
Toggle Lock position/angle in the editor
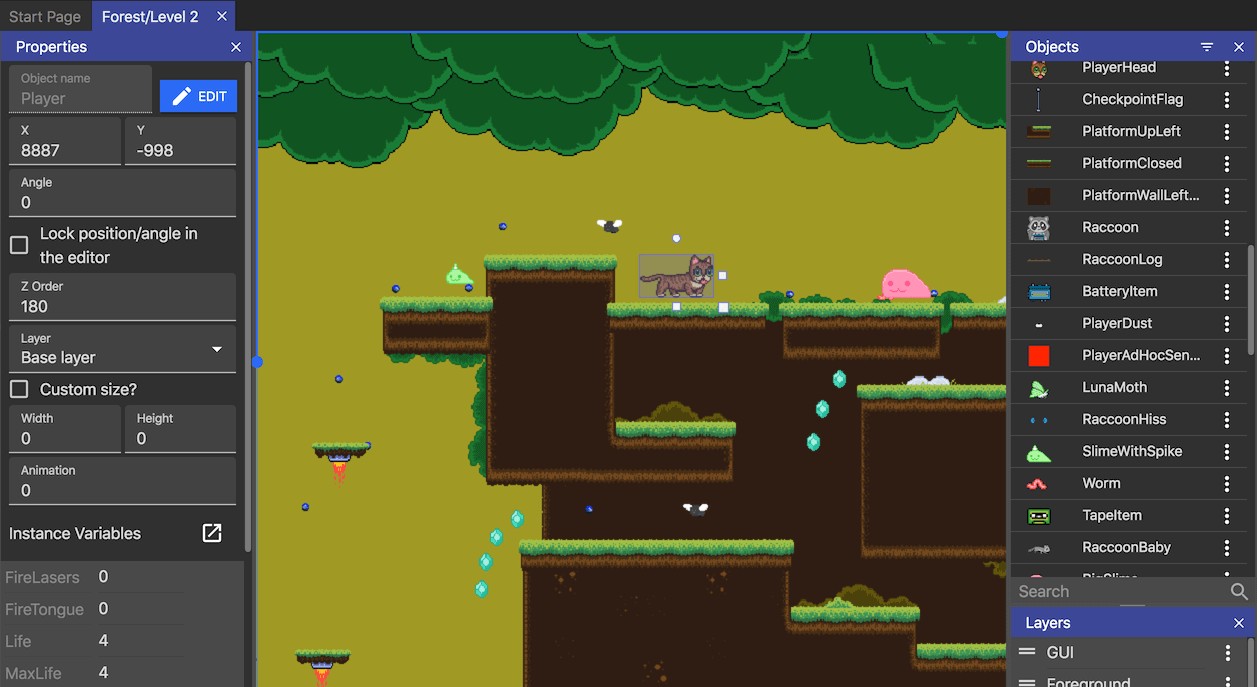click(19, 245)
